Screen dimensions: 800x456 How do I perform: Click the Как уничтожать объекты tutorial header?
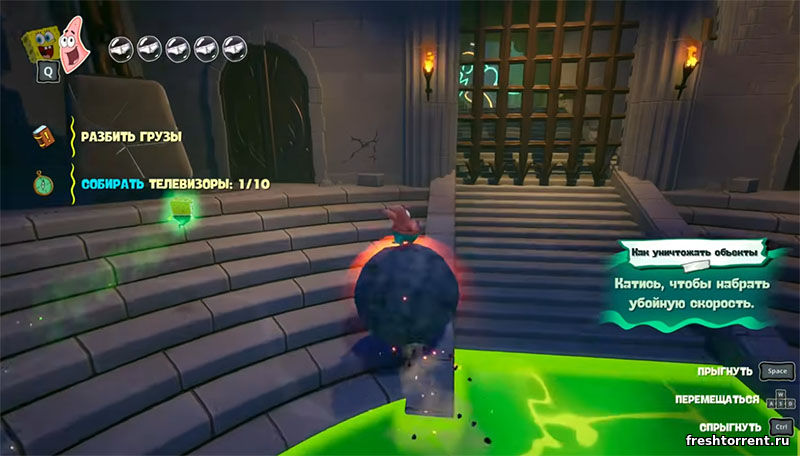point(686,254)
